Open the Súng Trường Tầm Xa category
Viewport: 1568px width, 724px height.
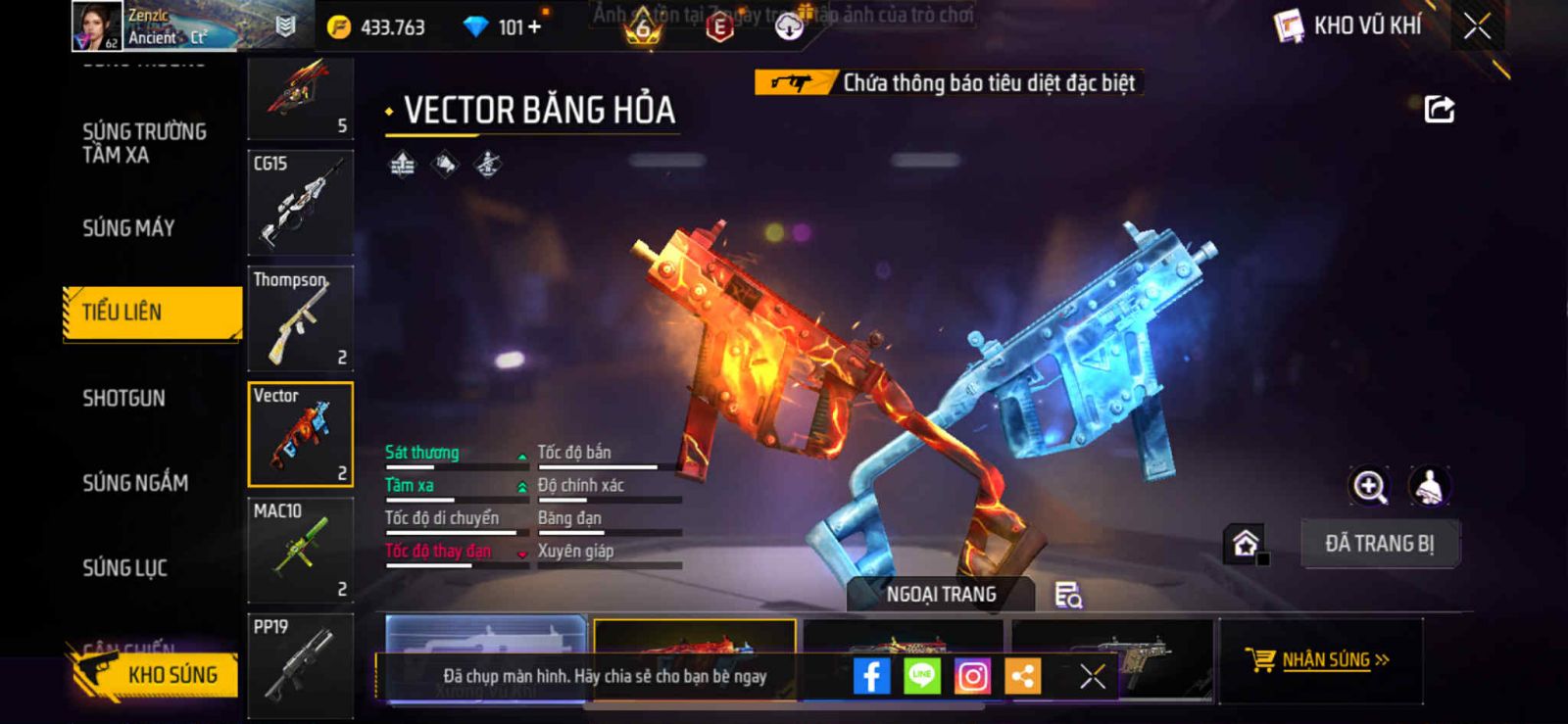[144, 143]
